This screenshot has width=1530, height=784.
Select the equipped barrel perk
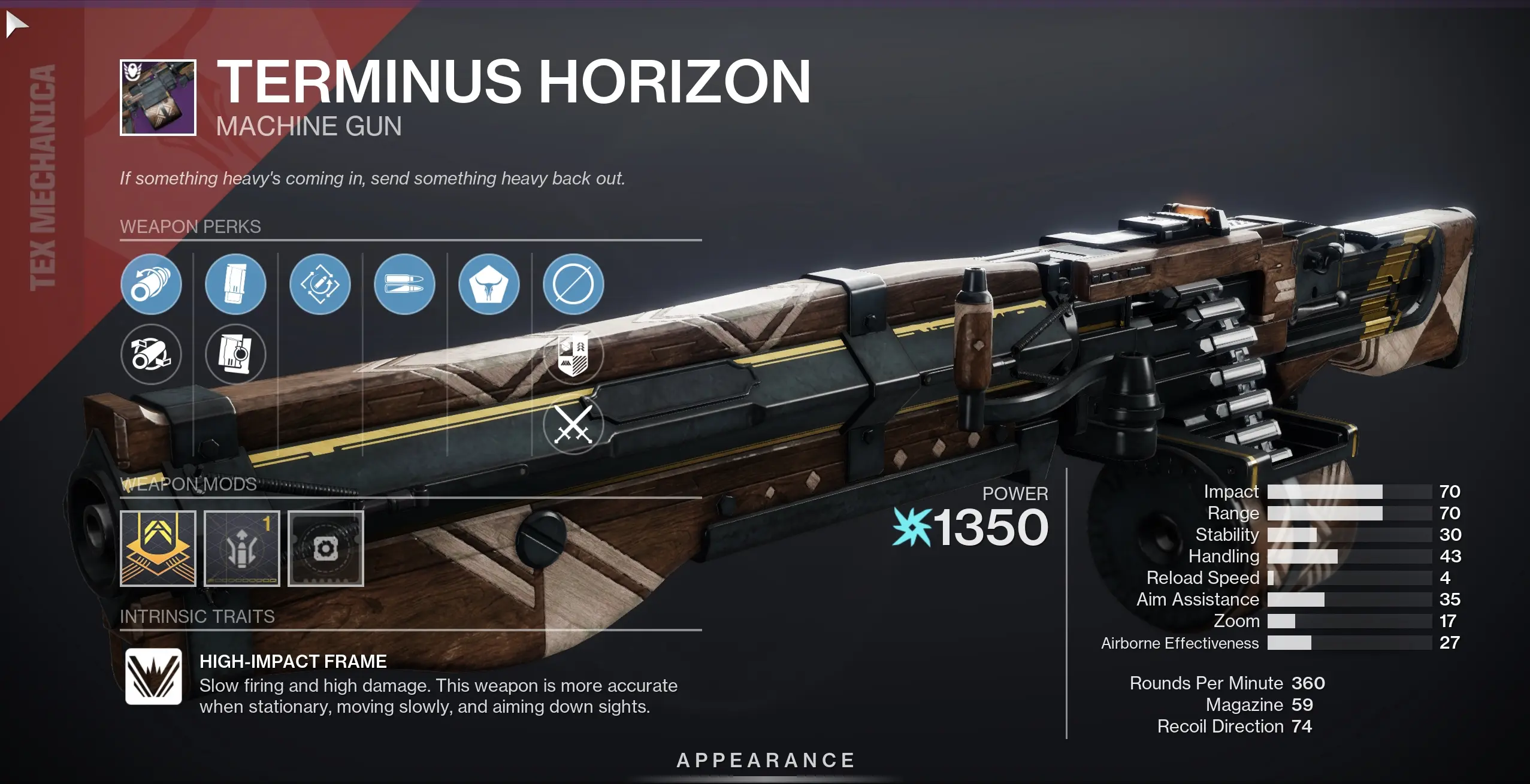[x=153, y=284]
